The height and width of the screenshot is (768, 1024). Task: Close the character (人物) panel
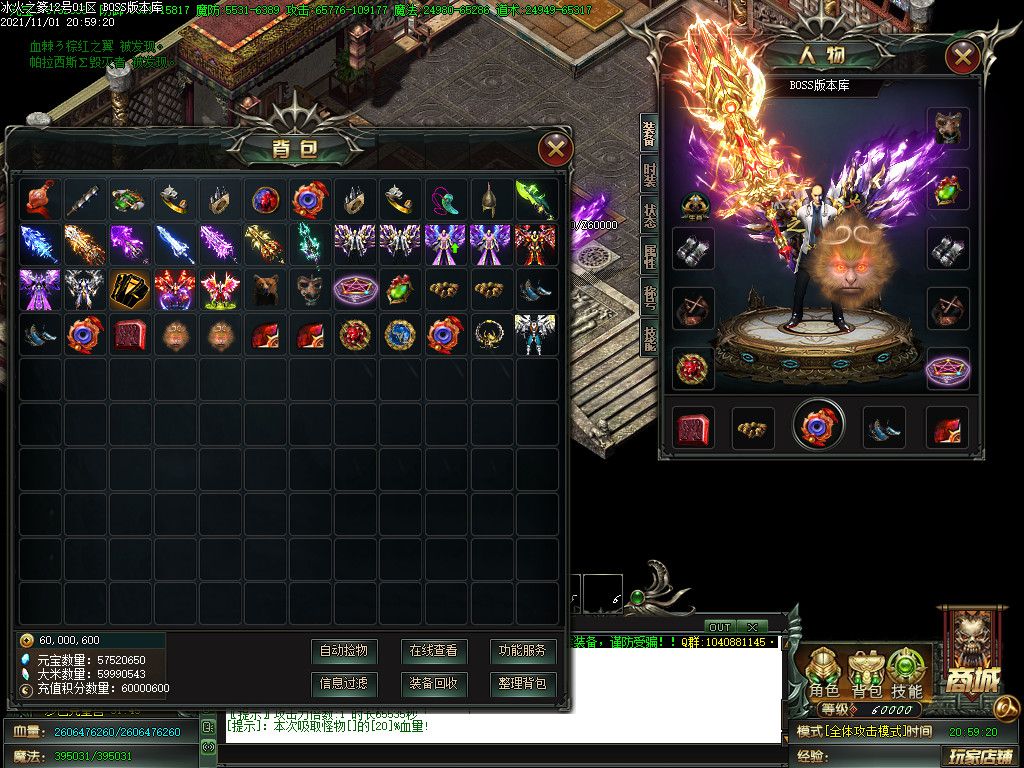click(962, 56)
